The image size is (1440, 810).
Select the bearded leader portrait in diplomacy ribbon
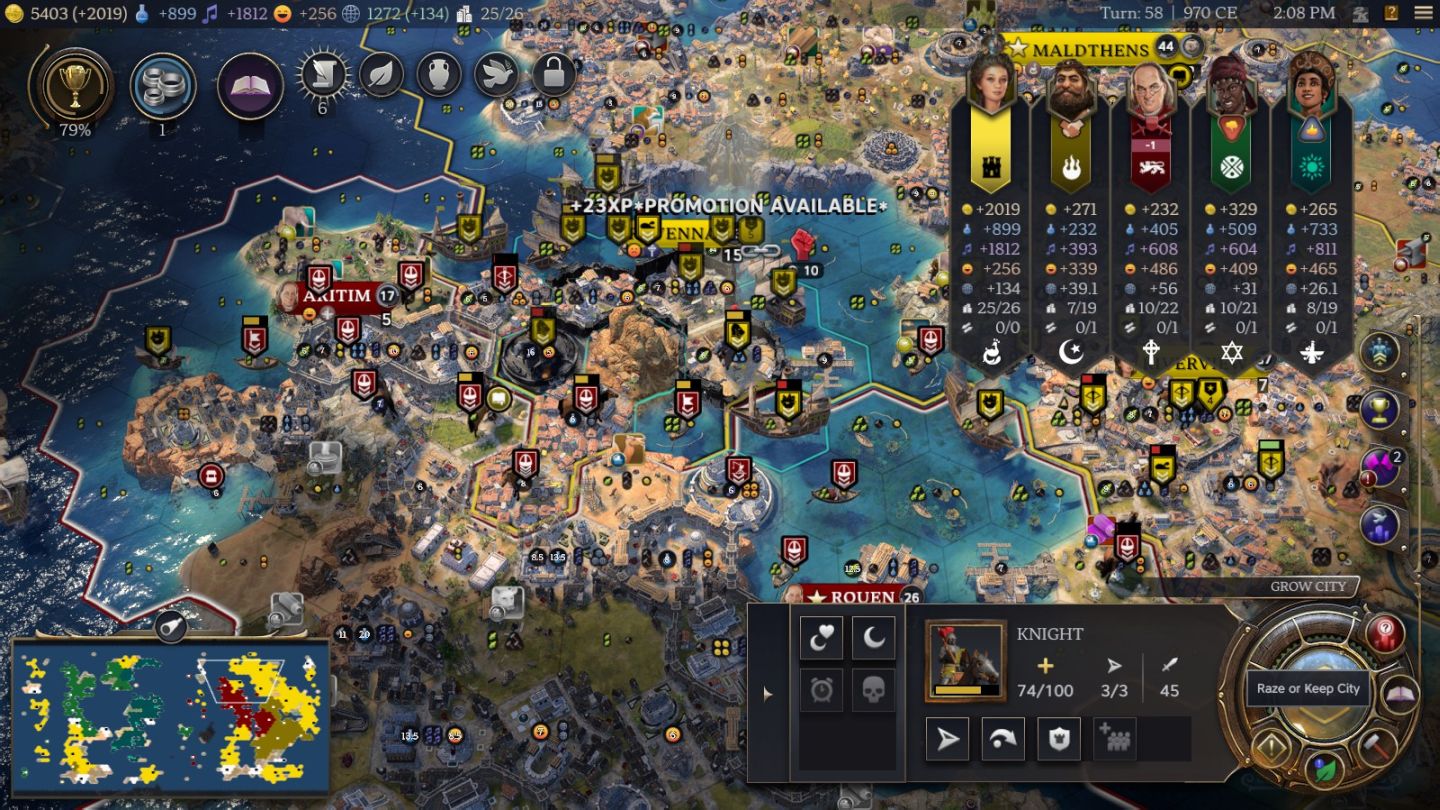1071,90
